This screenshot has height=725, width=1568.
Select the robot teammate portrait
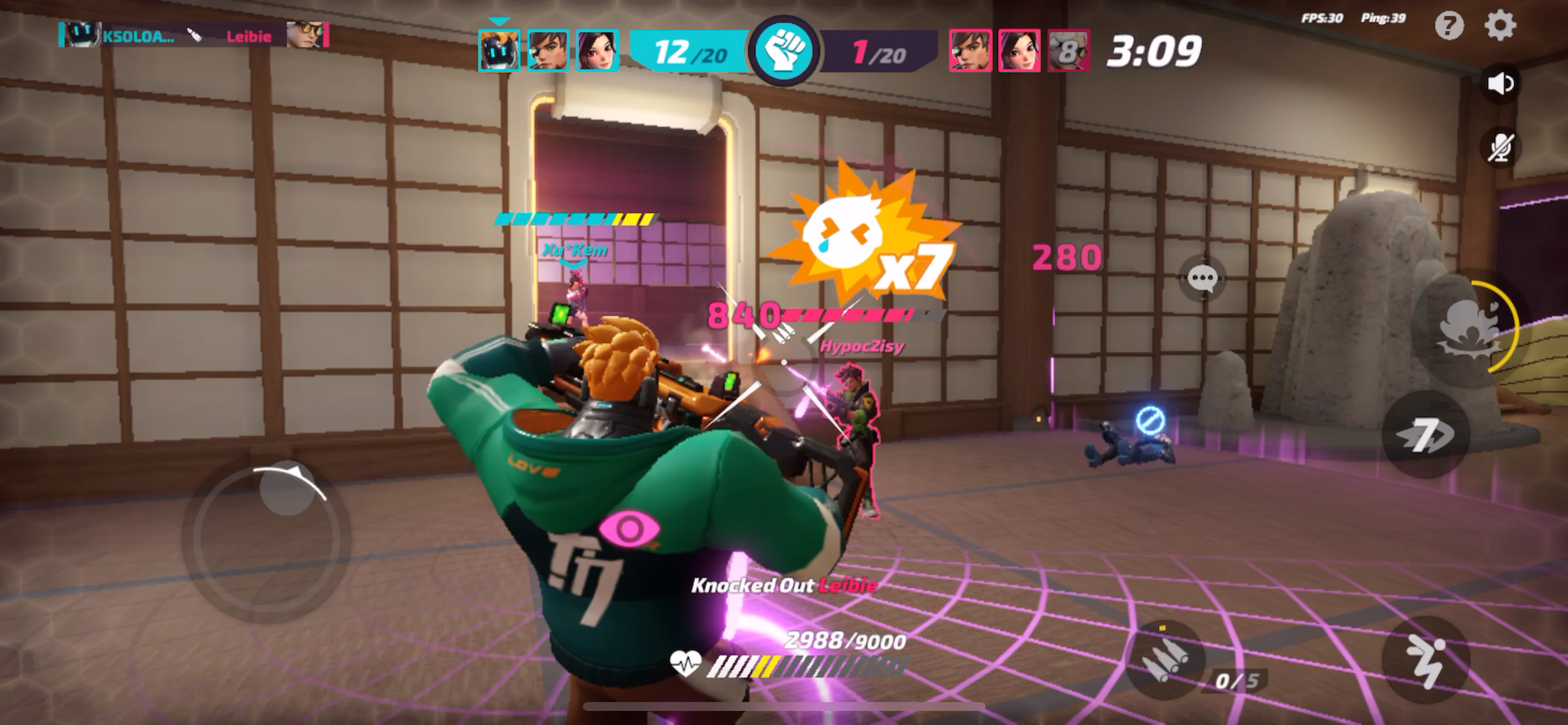tap(498, 51)
